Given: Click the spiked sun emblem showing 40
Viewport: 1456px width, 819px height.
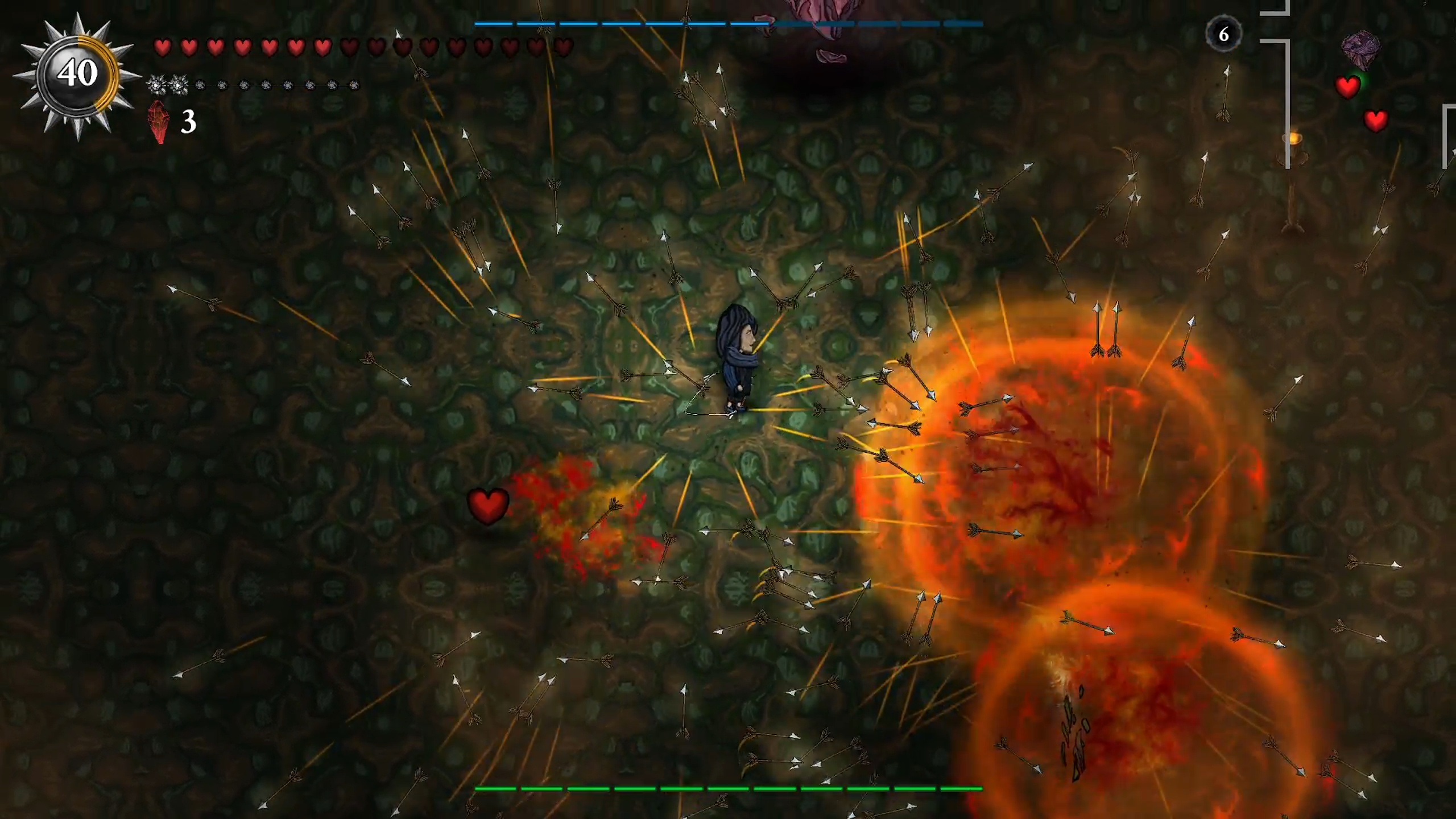Looking at the screenshot, I should pos(77,75).
